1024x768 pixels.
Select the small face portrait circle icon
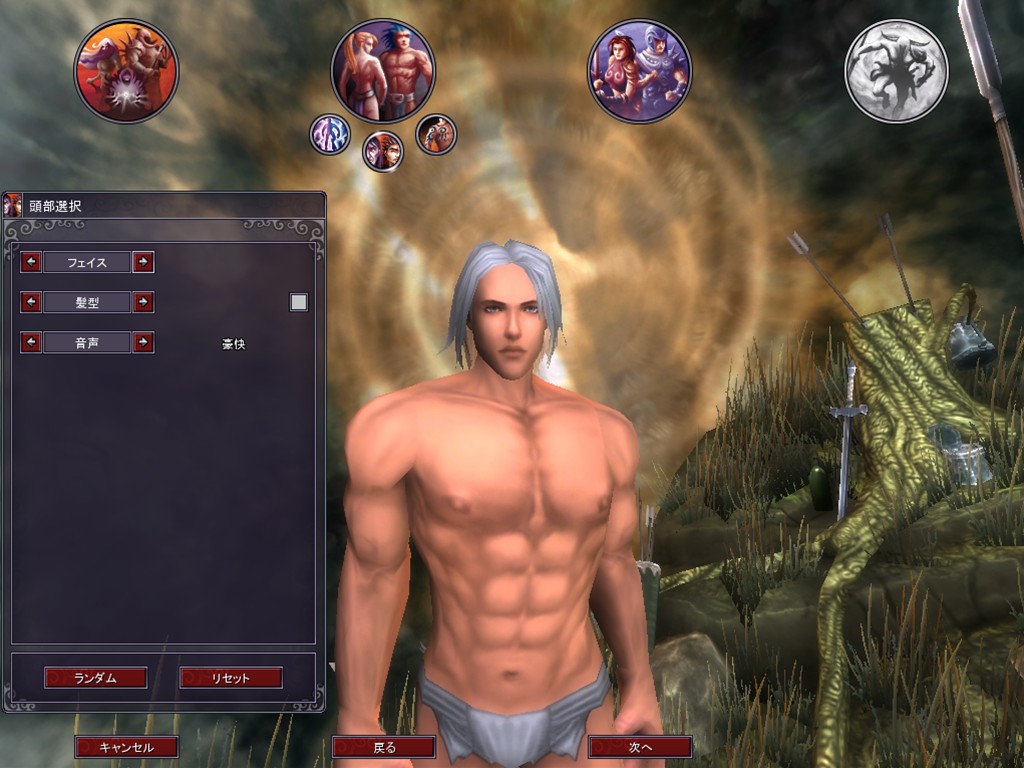(x=382, y=152)
